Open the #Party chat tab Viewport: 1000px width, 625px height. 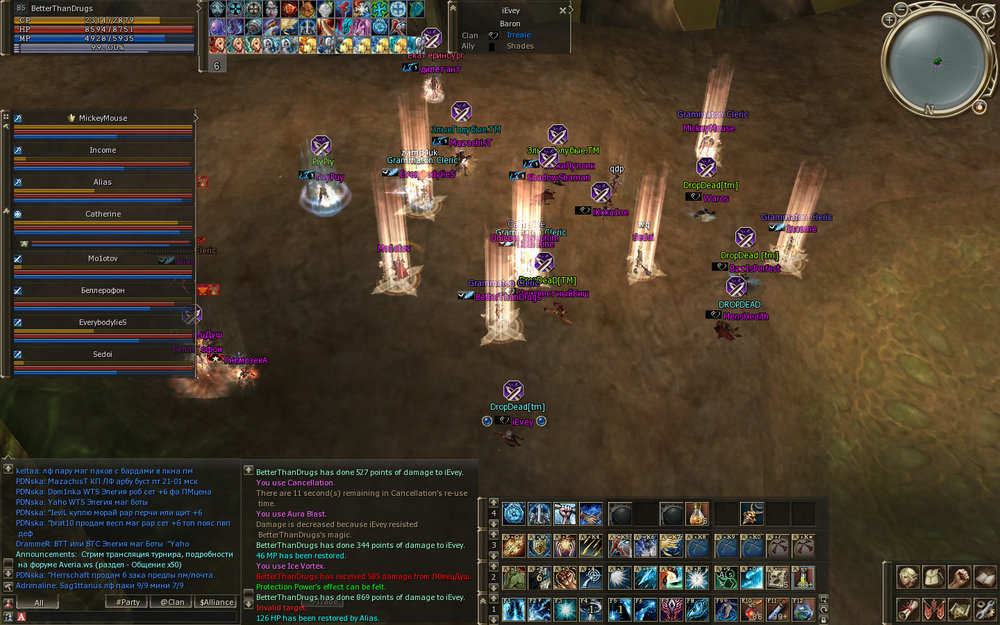coord(127,602)
